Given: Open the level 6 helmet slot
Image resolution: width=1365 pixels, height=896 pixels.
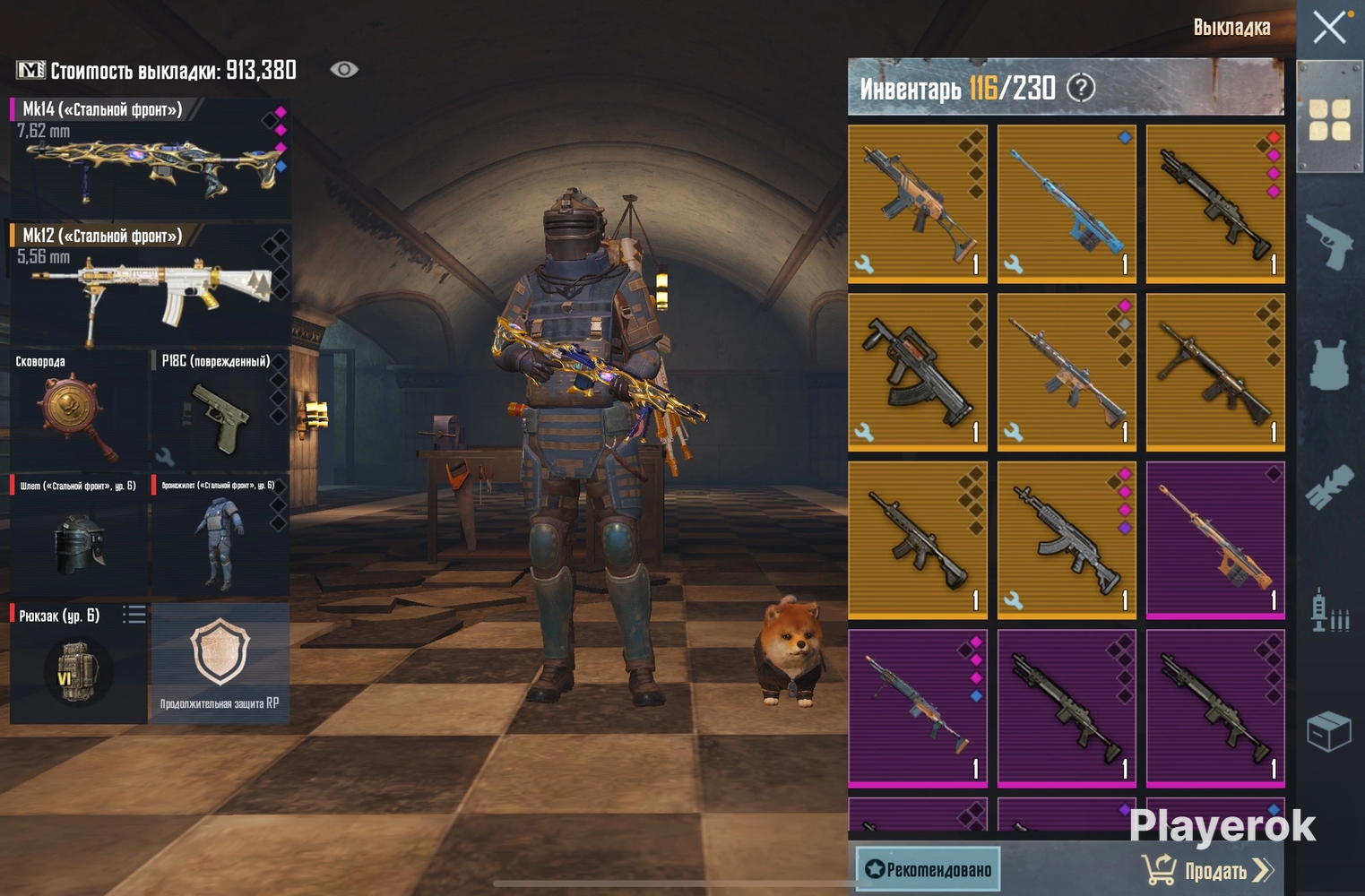Looking at the screenshot, I should click(x=78, y=536).
